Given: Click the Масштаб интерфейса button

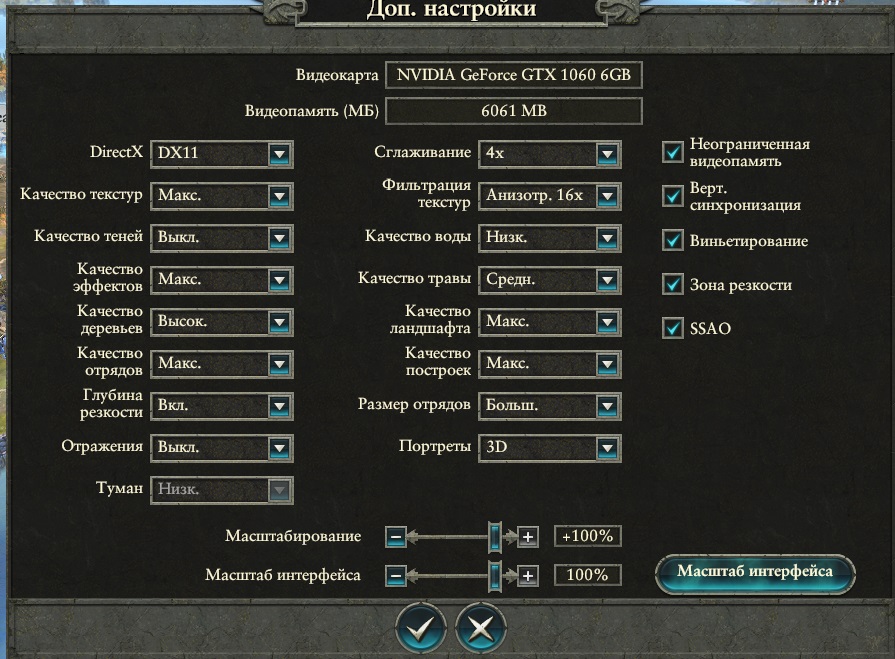Looking at the screenshot, I should point(755,572).
